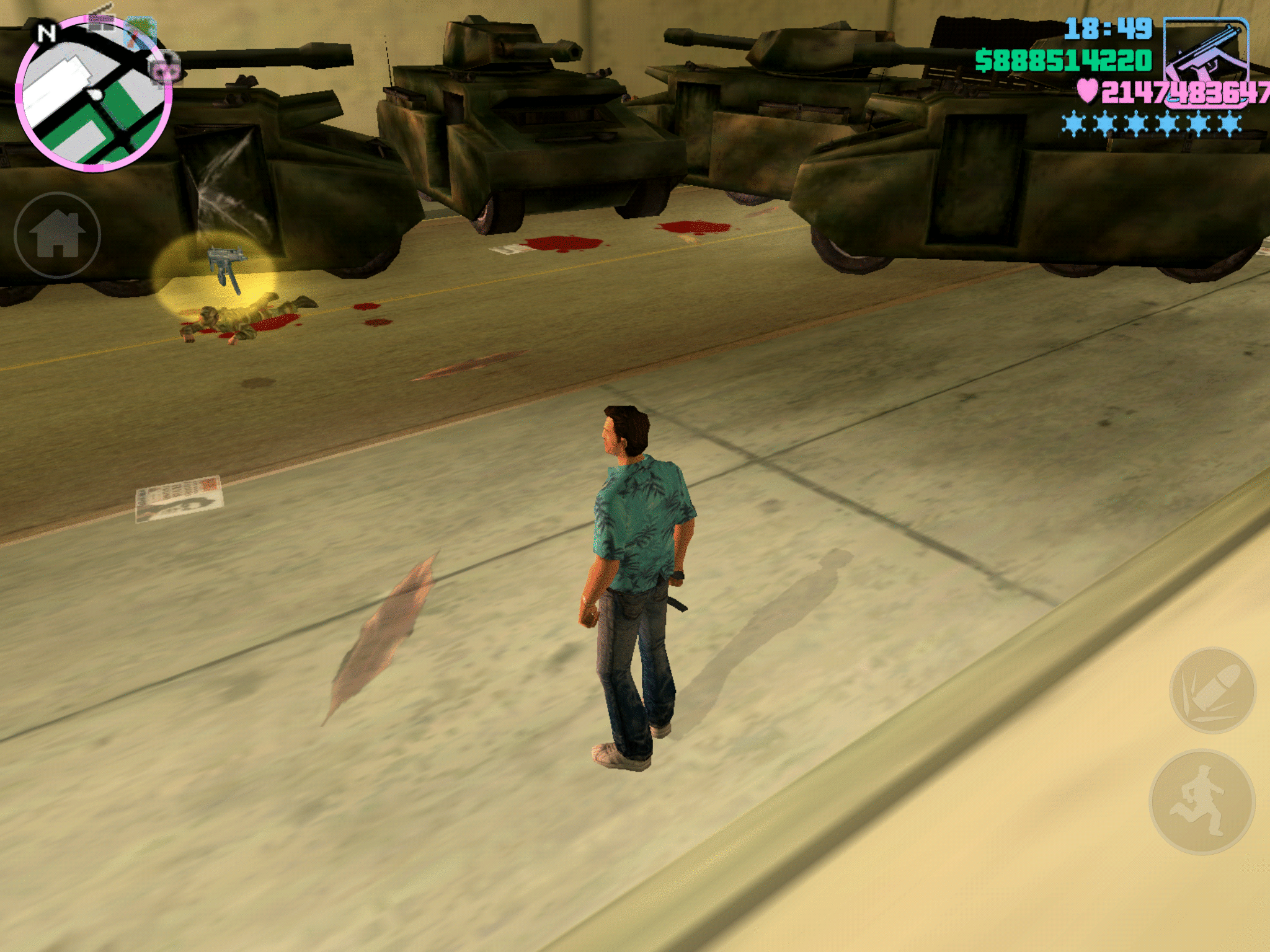1270x952 pixels.
Task: Activate the running man sprint button
Action: pyautogui.click(x=1202, y=801)
